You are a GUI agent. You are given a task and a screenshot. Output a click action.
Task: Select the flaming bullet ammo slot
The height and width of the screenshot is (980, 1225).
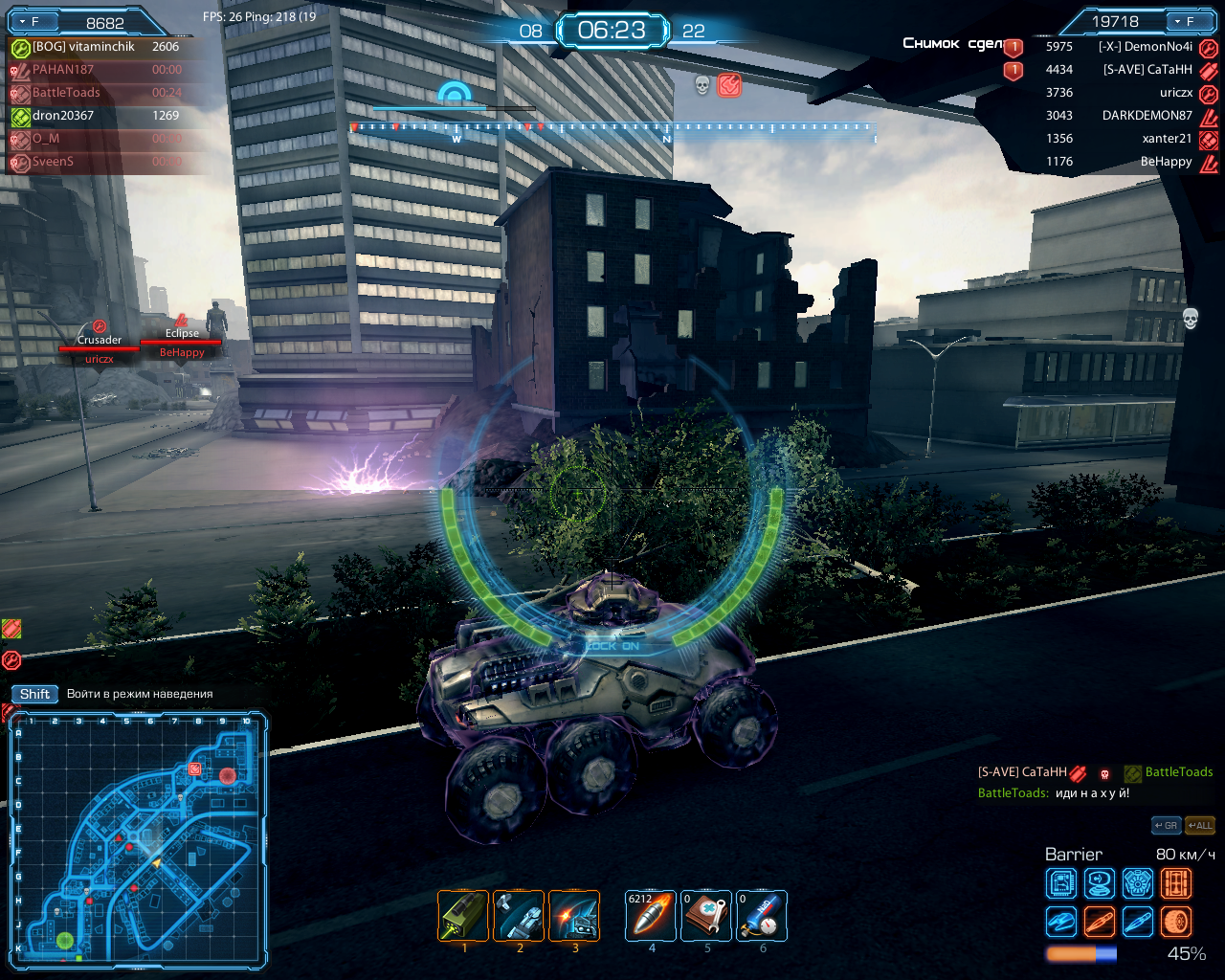[651, 916]
